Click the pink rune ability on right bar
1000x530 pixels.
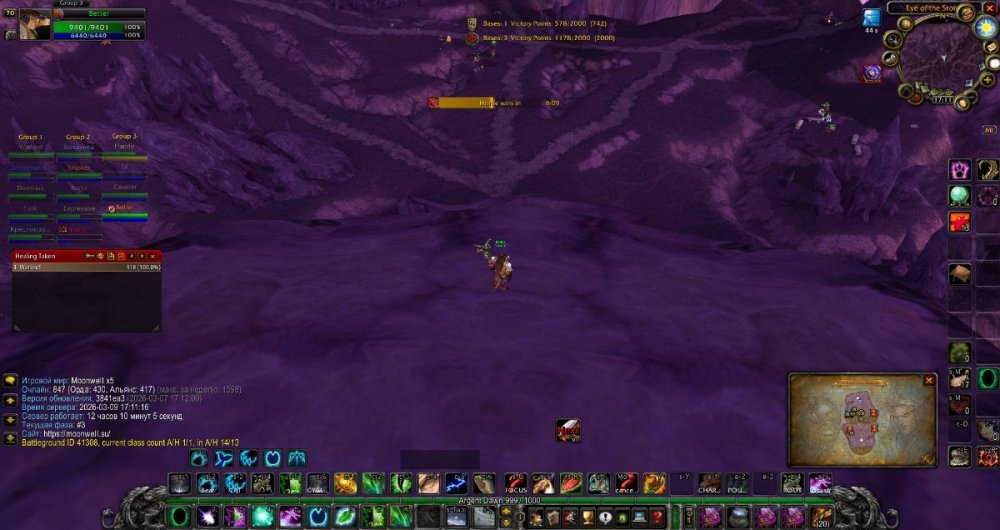[x=960, y=169]
